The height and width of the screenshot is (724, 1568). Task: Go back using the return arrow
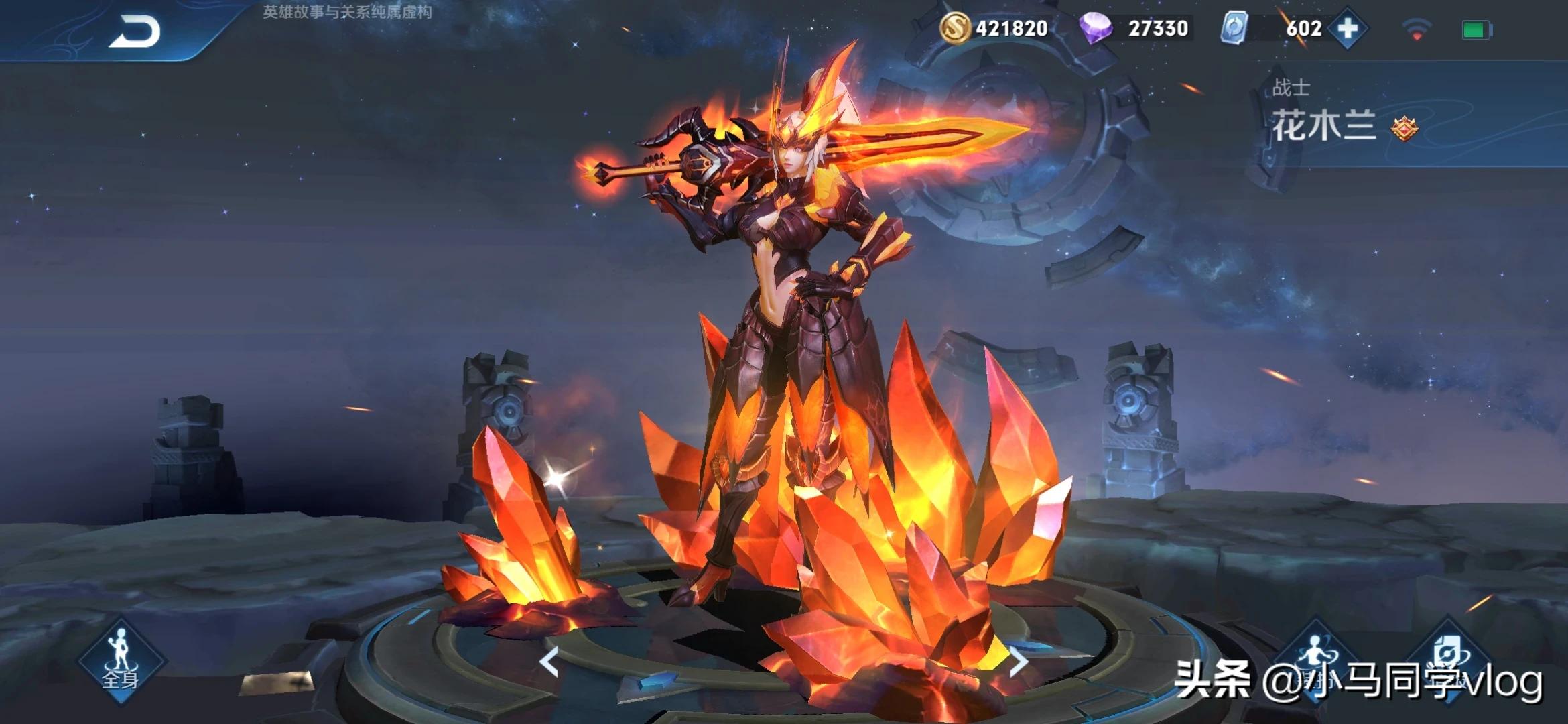(135, 32)
